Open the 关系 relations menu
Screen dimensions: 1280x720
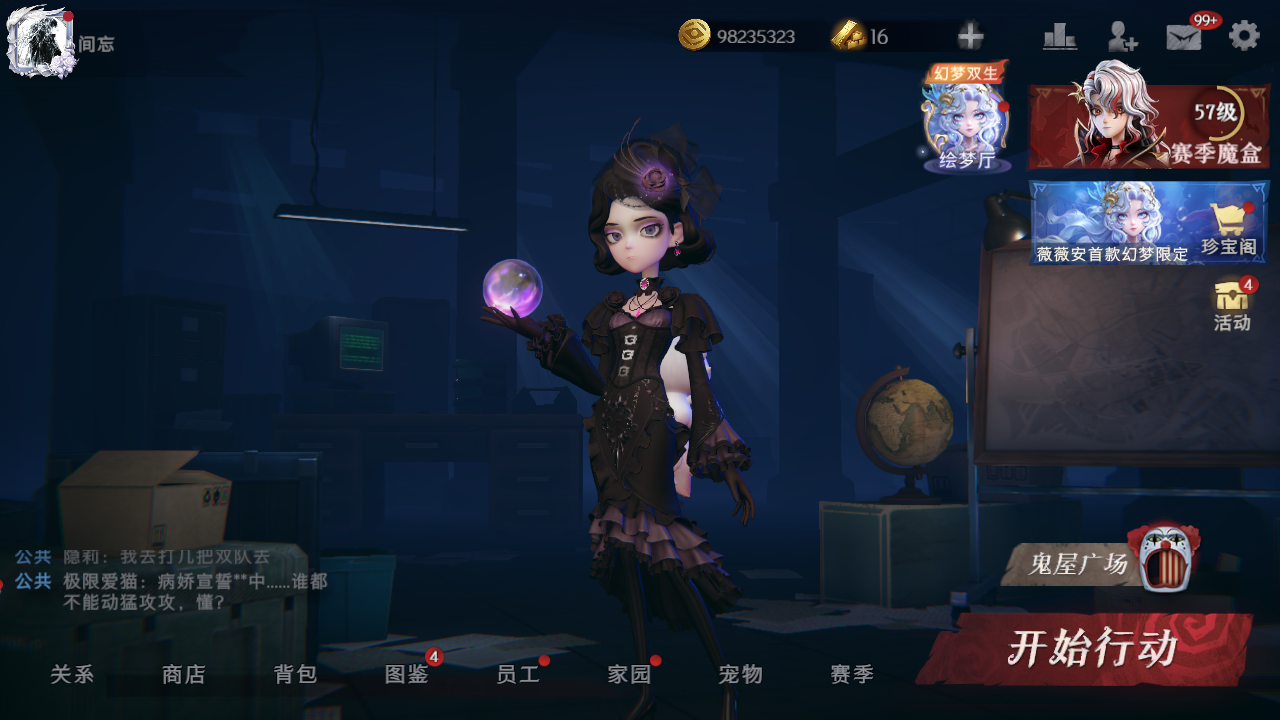(x=72, y=675)
